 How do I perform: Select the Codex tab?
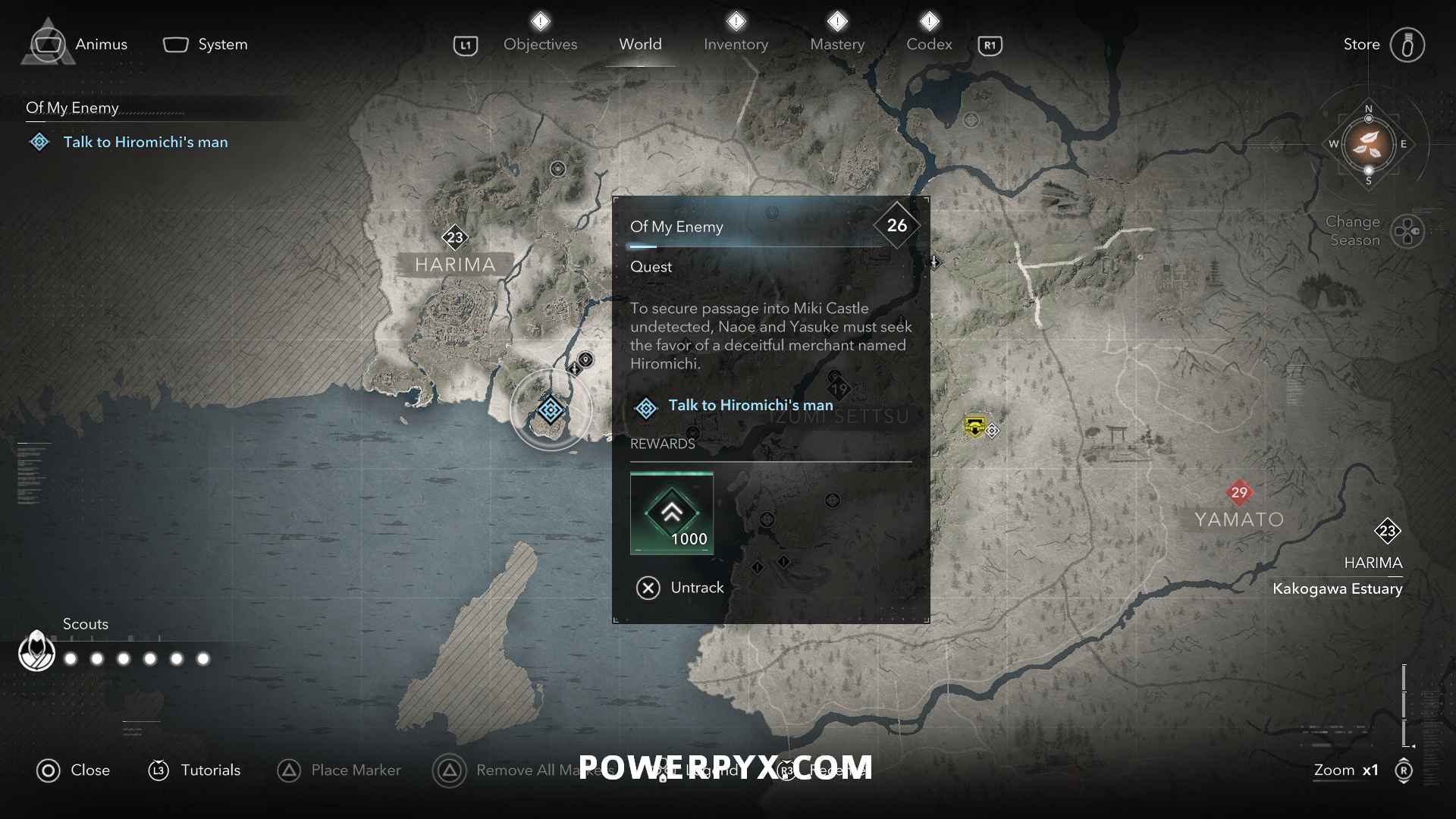pos(929,44)
